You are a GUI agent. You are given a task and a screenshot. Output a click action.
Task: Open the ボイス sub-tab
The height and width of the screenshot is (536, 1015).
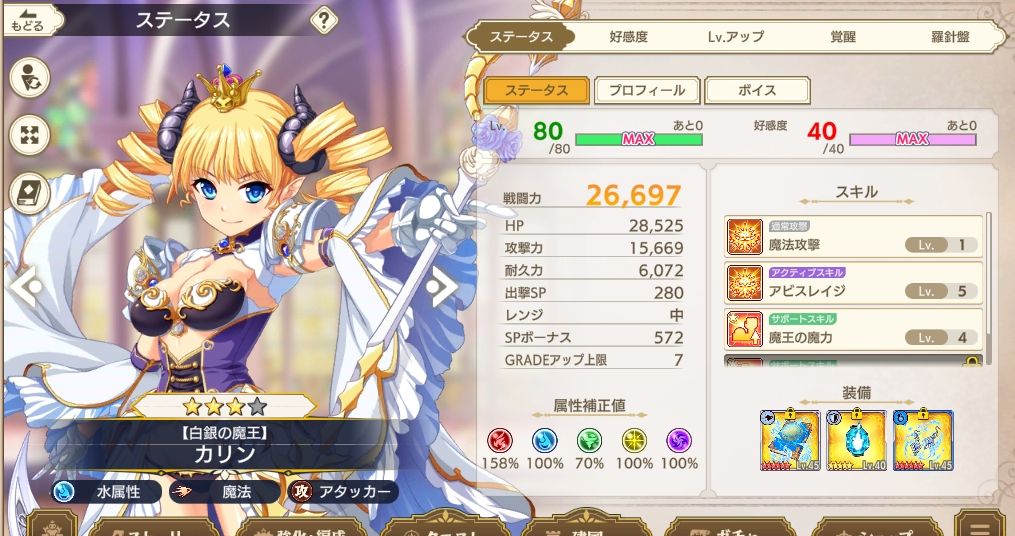click(756, 90)
